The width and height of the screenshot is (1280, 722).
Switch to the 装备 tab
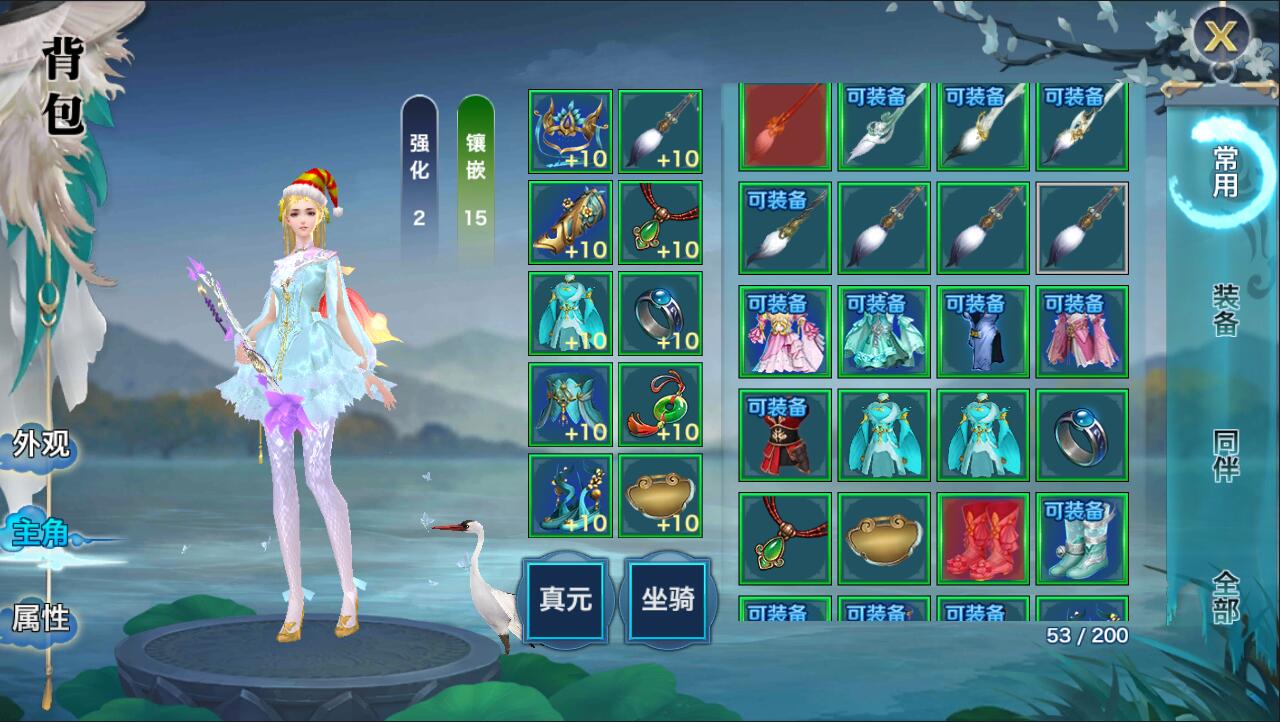pyautogui.click(x=1226, y=309)
